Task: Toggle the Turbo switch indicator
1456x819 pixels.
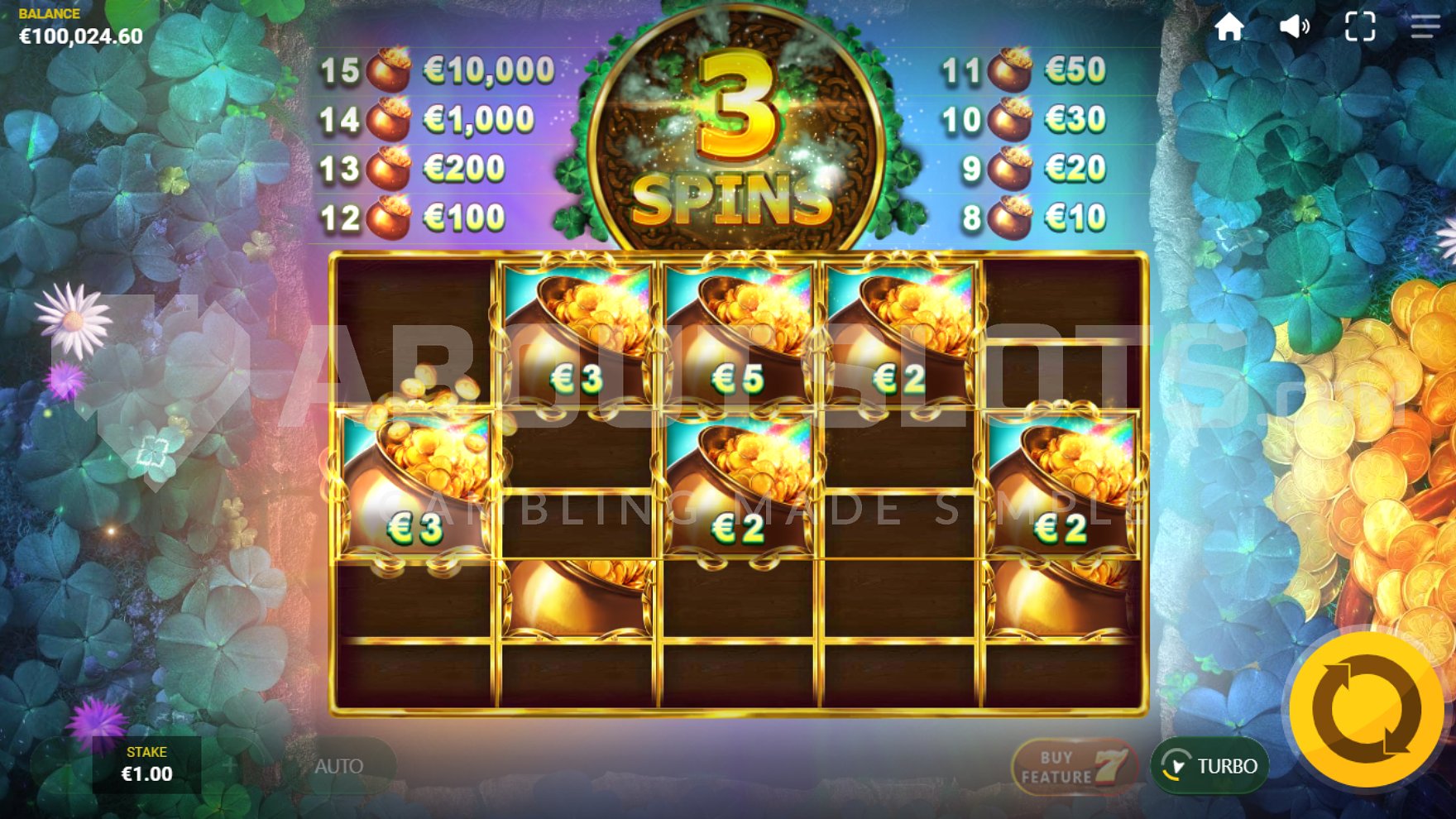Action: point(1174,764)
